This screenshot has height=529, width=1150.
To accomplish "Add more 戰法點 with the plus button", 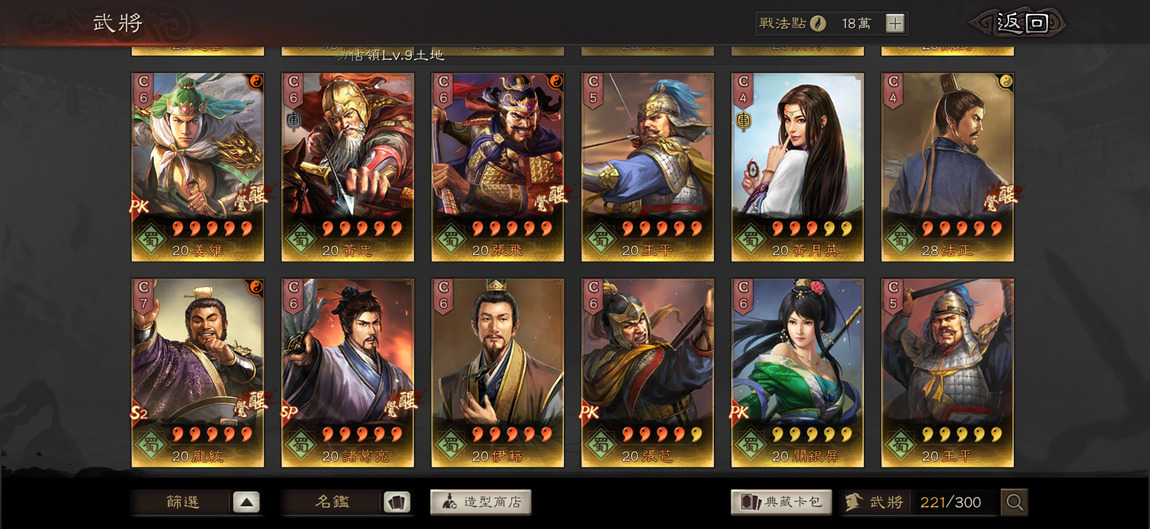I will (895, 23).
